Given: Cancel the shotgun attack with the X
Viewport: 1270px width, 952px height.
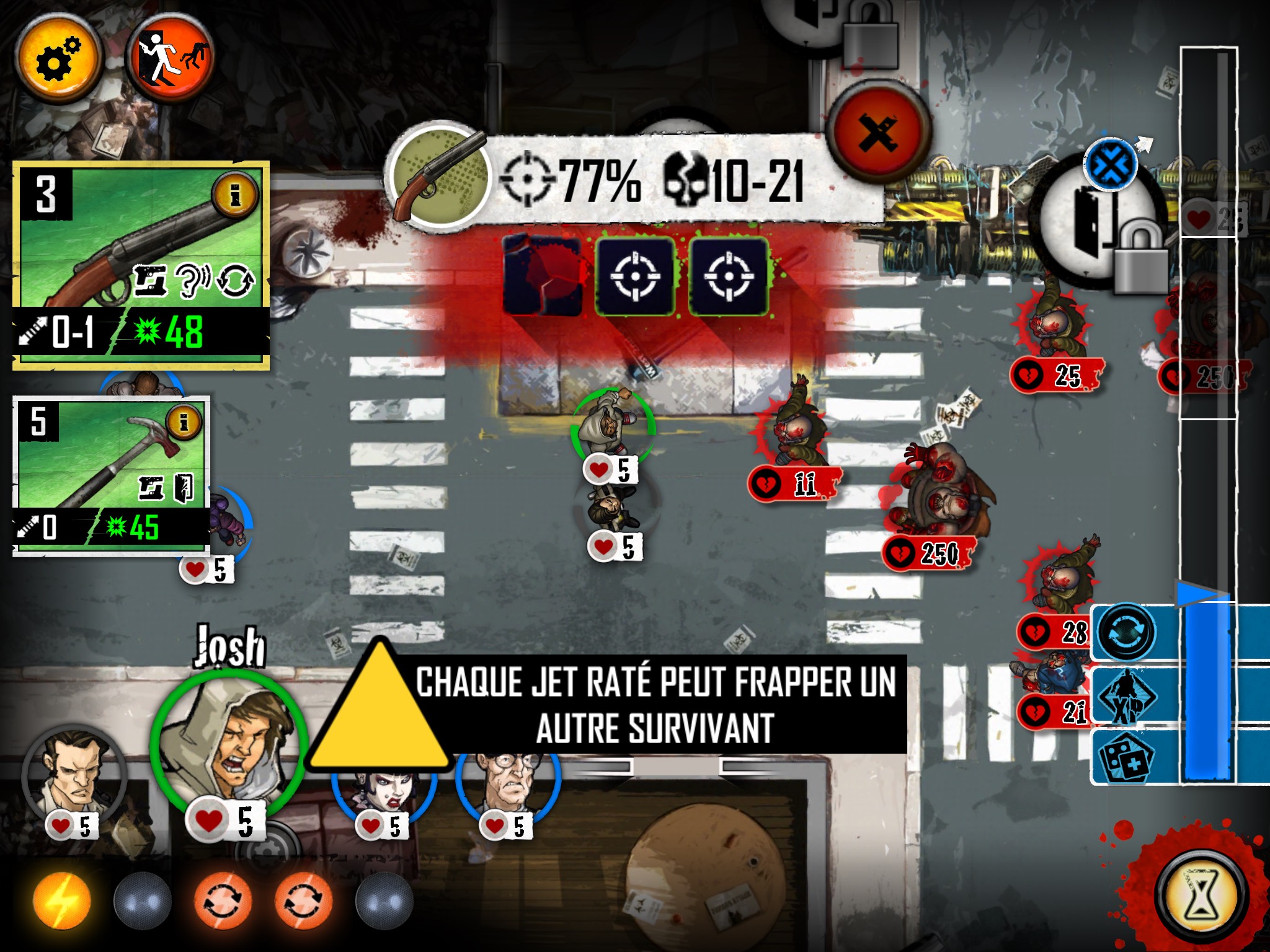Looking at the screenshot, I should coord(878,132).
